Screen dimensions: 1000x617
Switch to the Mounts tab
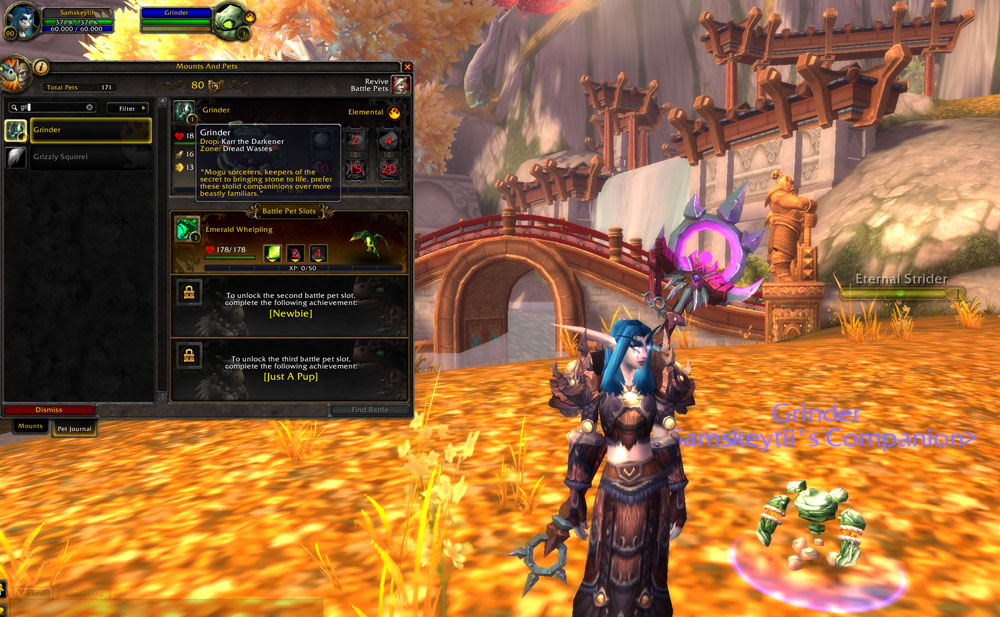(x=30, y=427)
